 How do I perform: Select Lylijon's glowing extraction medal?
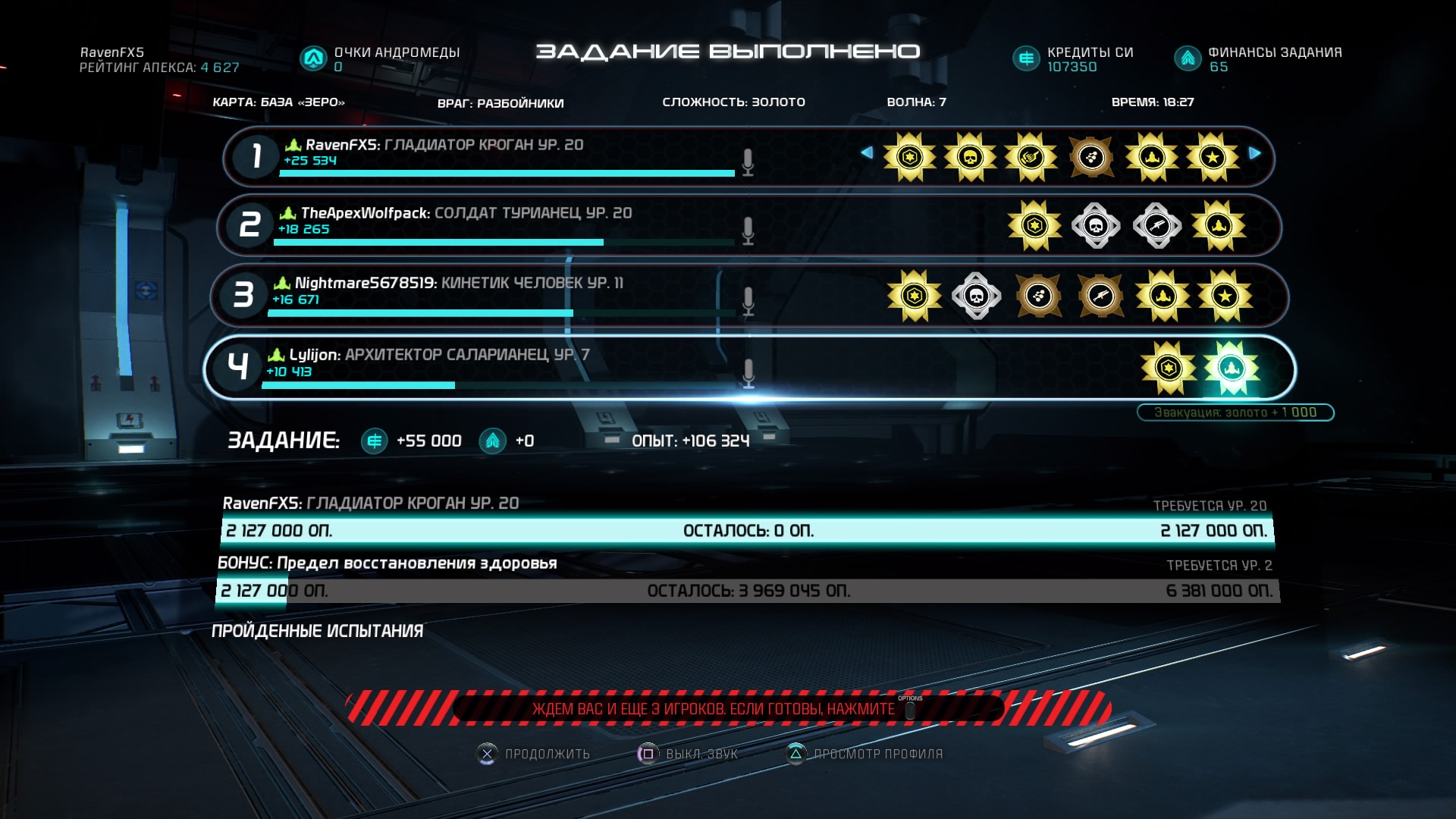[x=1231, y=369]
